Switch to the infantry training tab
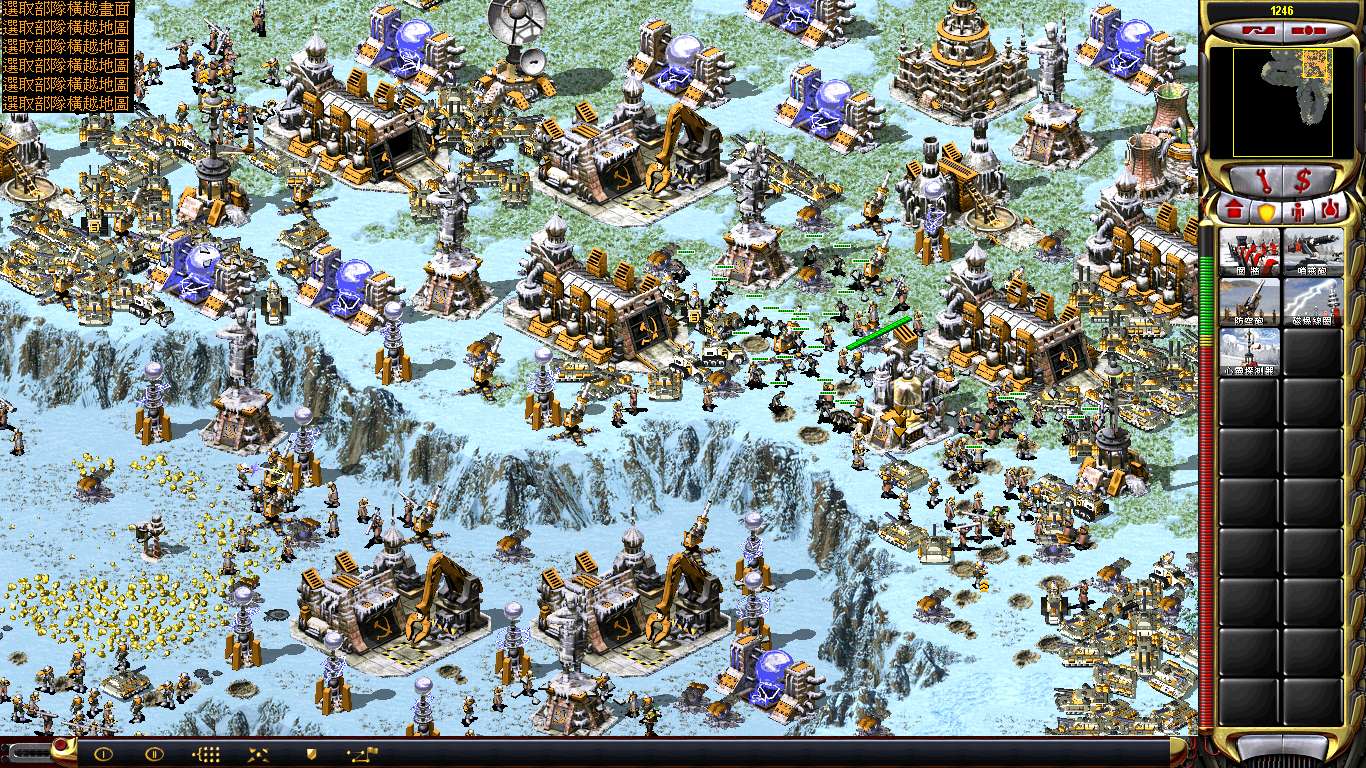1366x768 pixels. point(1298,211)
